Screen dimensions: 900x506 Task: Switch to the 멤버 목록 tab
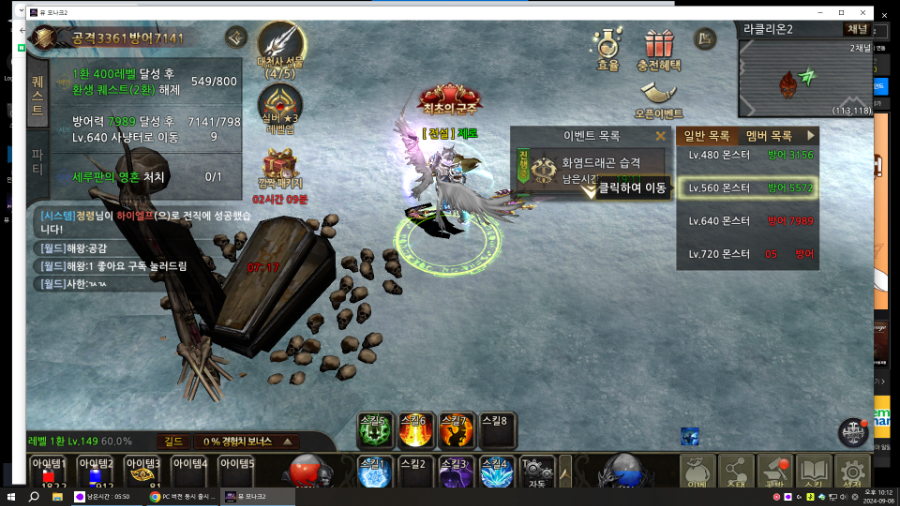pos(770,135)
